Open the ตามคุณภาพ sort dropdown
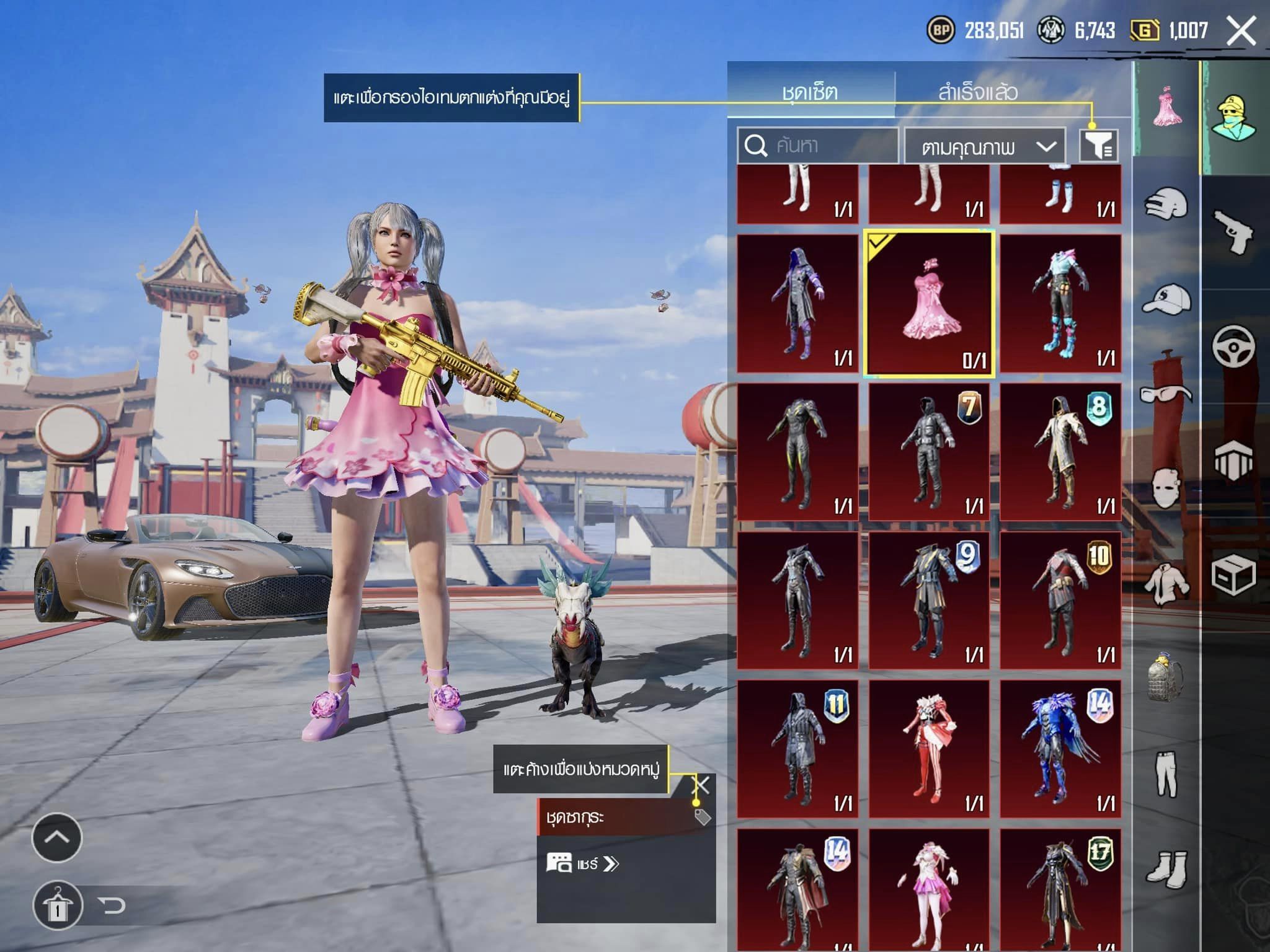This screenshot has height=952, width=1270. (x=985, y=147)
